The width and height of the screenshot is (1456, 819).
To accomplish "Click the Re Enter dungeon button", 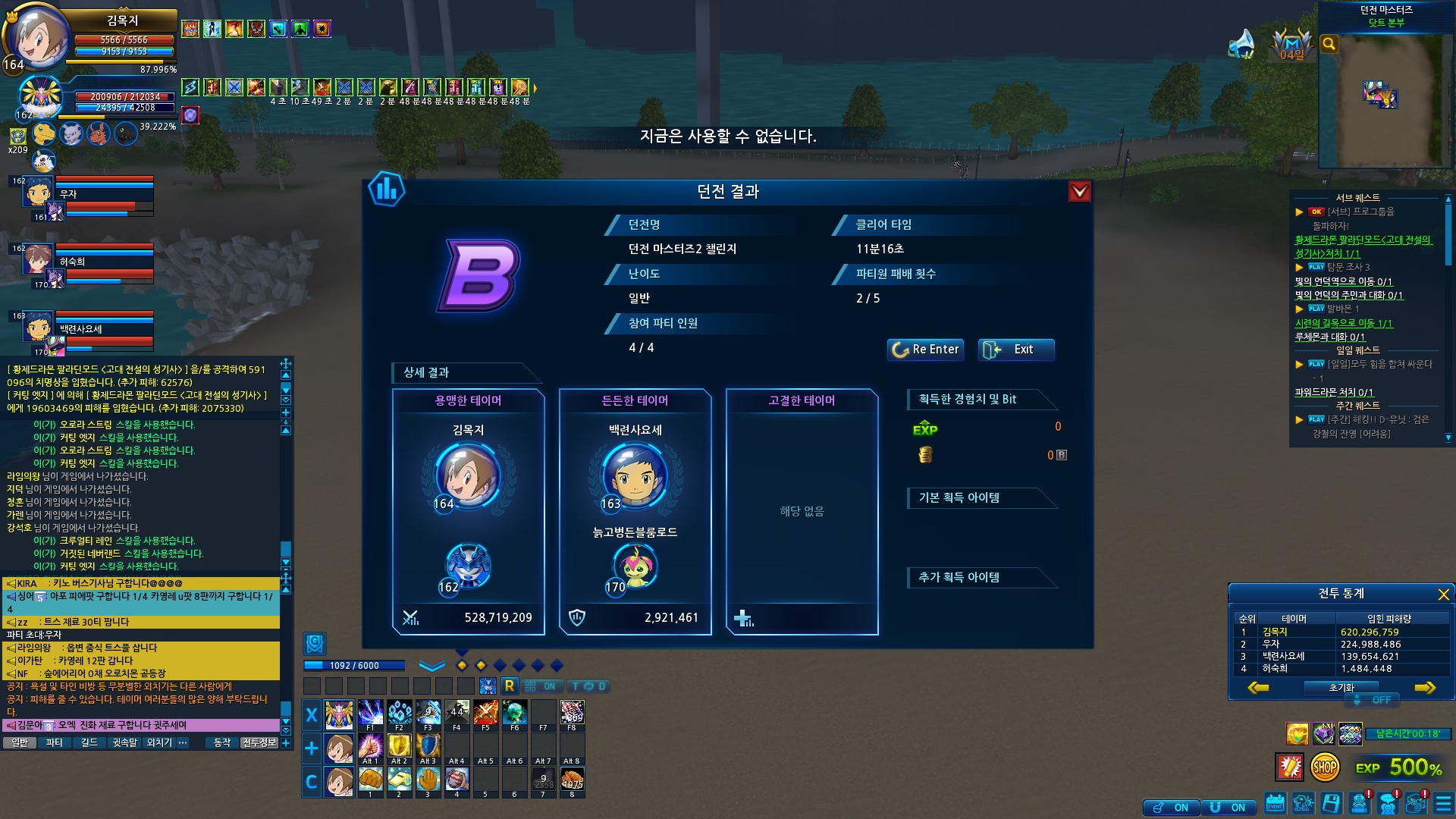I will [925, 350].
